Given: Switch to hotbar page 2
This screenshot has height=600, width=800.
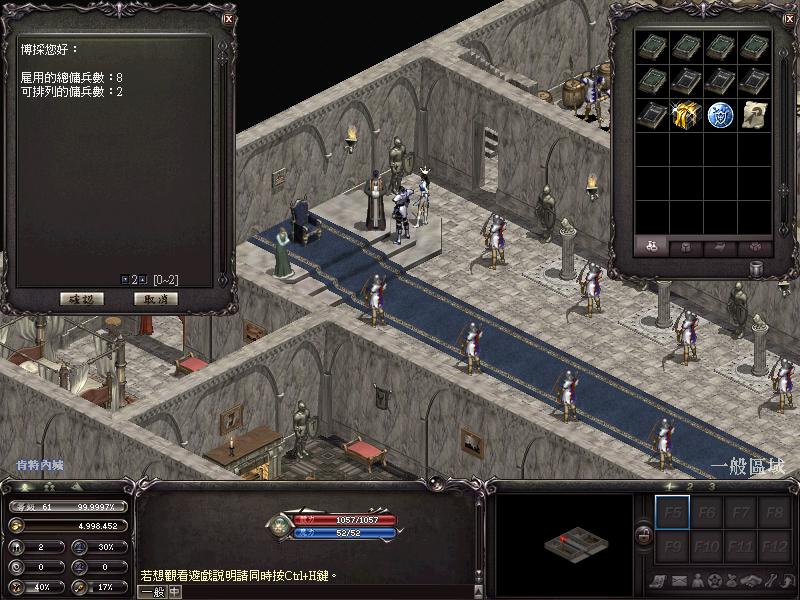Looking at the screenshot, I should point(692,487).
